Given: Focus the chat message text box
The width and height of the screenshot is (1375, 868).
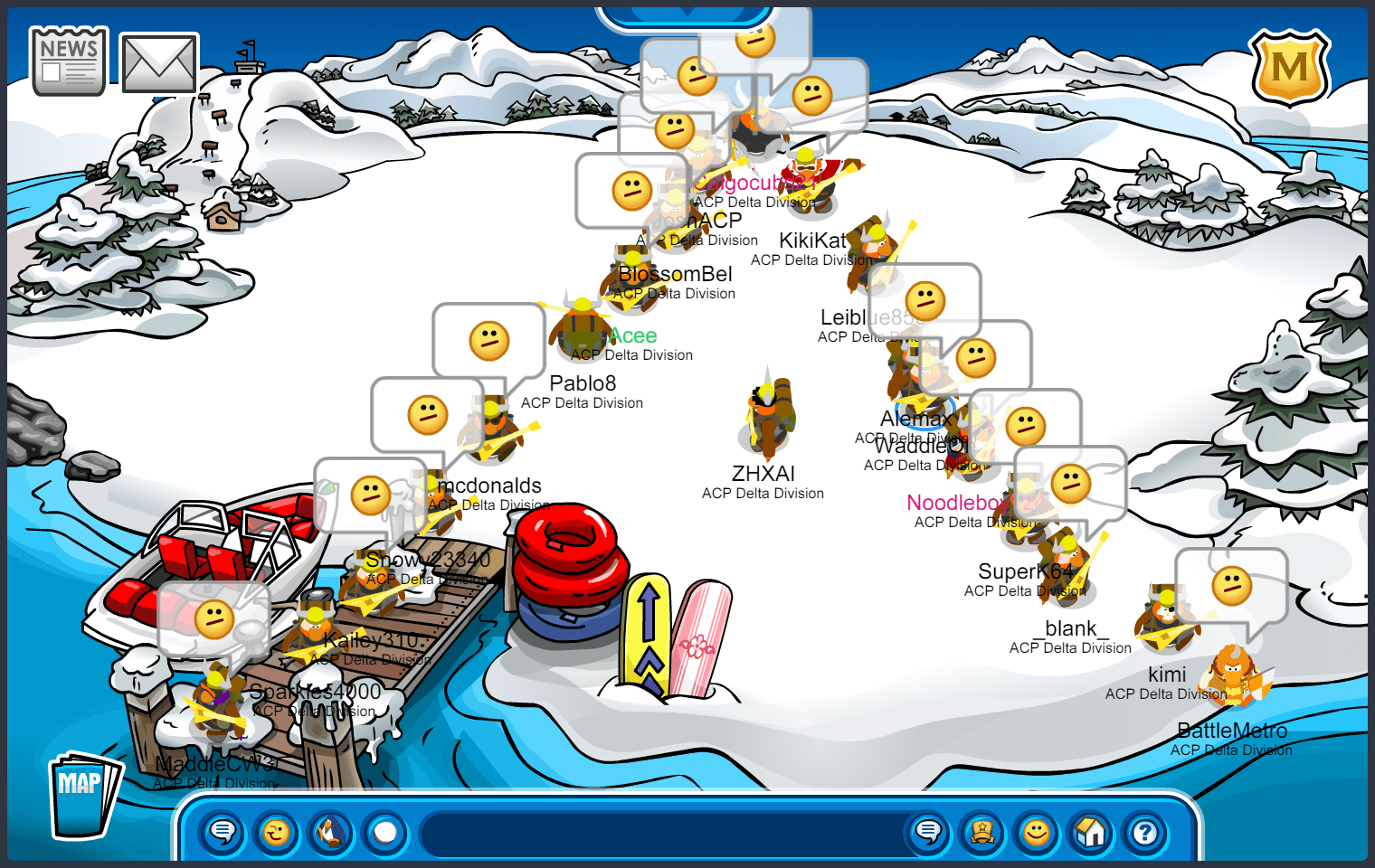Looking at the screenshot, I should (665, 833).
